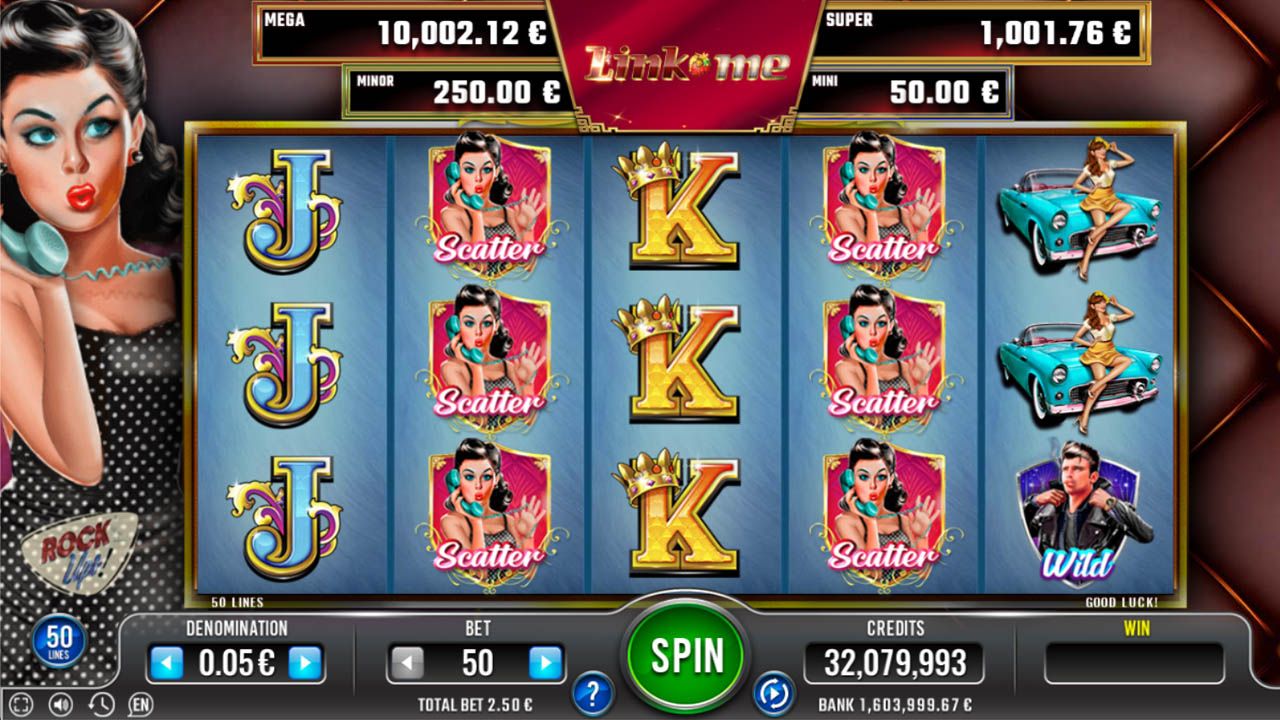
Task: Mute the sound via speaker icon
Action: [61, 704]
